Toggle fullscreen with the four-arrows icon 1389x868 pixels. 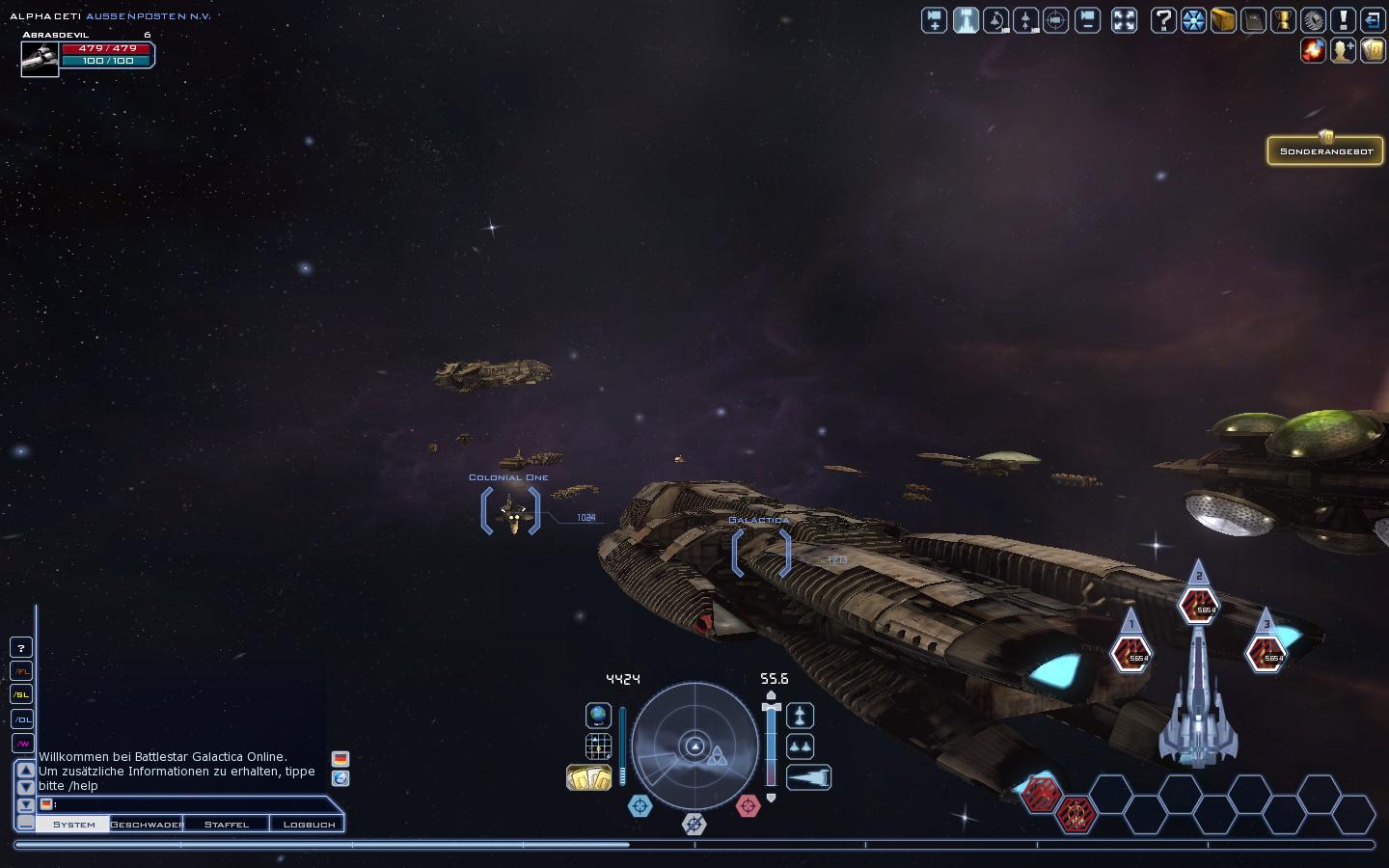coord(1124,20)
